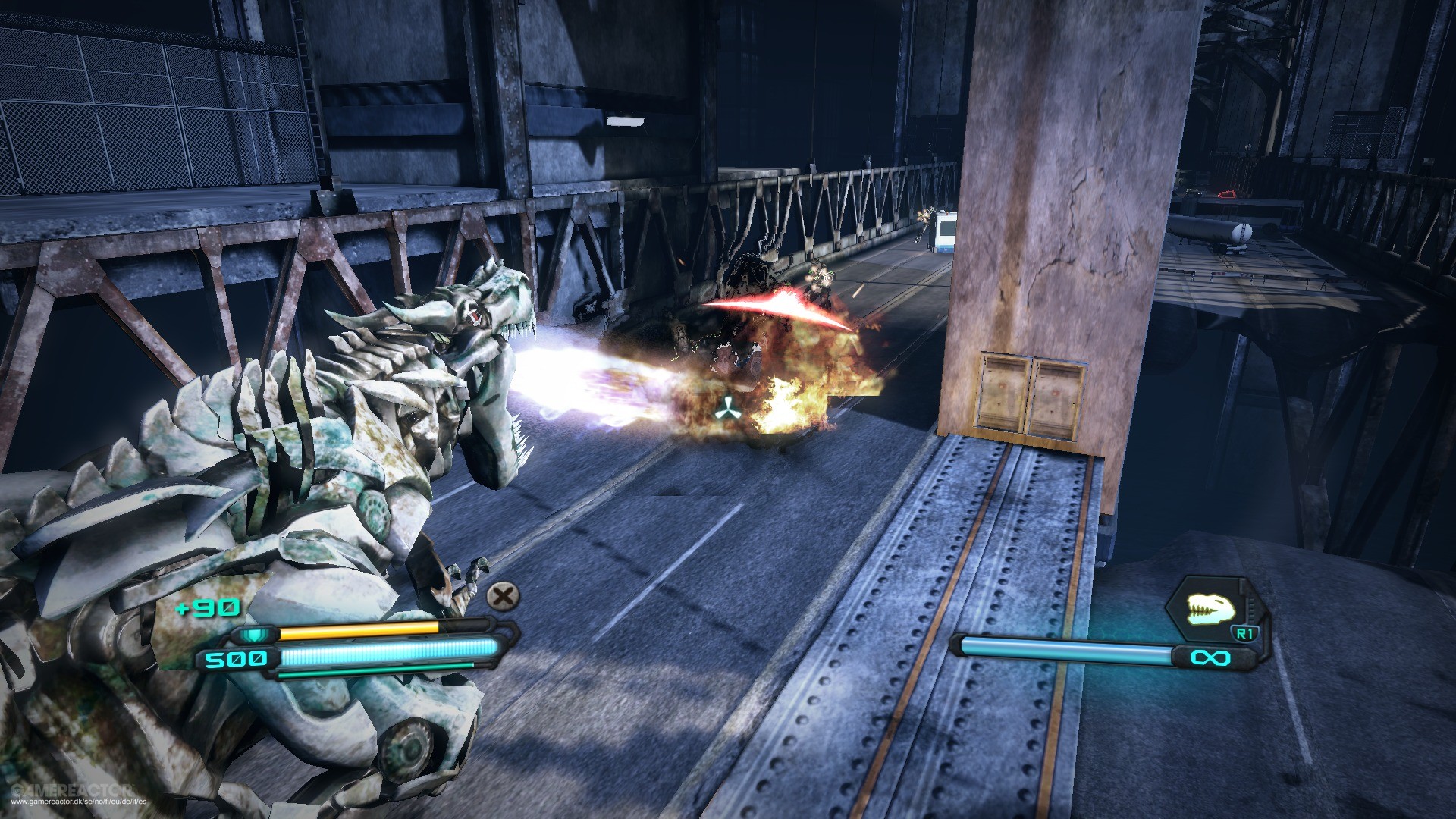The height and width of the screenshot is (819, 1456).
Task: Click the R1 button prompt badge
Action: point(1244,633)
